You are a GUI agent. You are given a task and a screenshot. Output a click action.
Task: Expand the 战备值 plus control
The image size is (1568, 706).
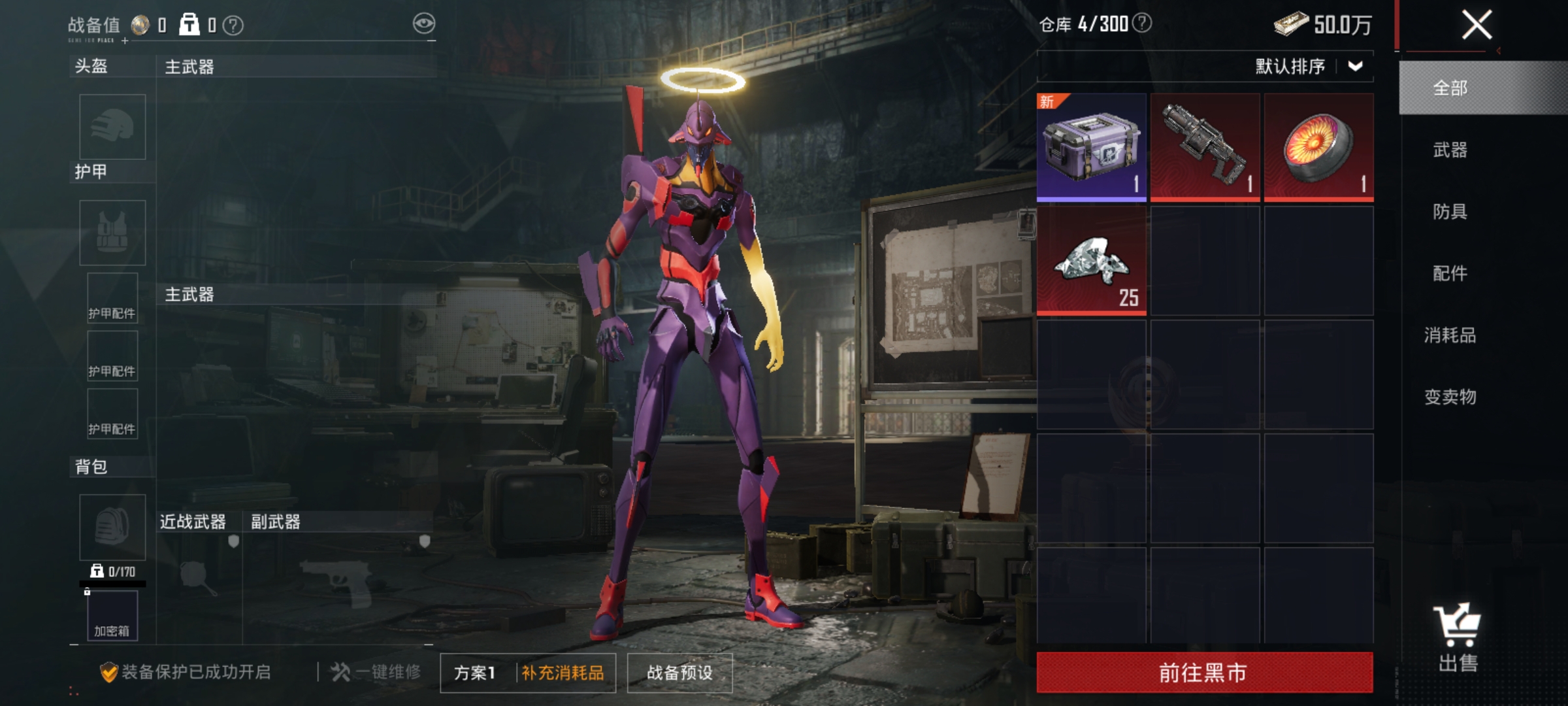tap(124, 41)
